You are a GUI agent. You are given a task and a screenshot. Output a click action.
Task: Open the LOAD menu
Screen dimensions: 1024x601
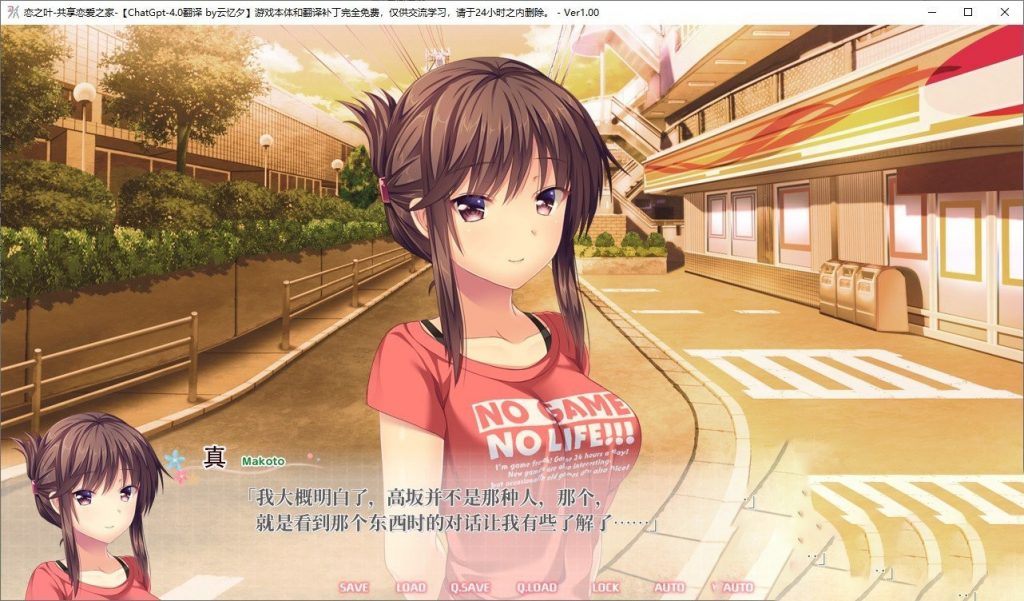tap(410, 588)
